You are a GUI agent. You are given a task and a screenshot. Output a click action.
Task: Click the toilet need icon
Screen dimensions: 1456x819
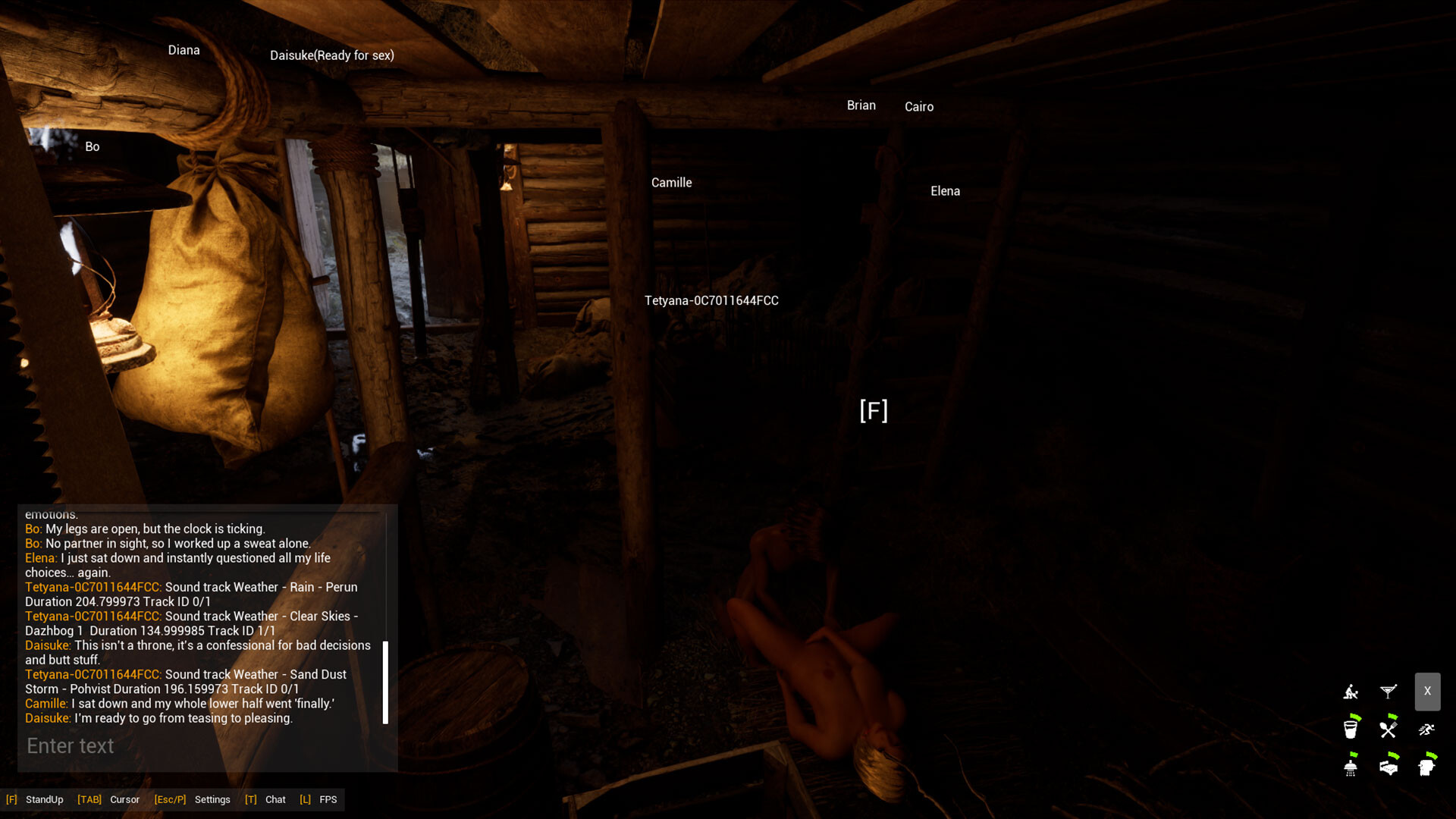pos(1426,767)
